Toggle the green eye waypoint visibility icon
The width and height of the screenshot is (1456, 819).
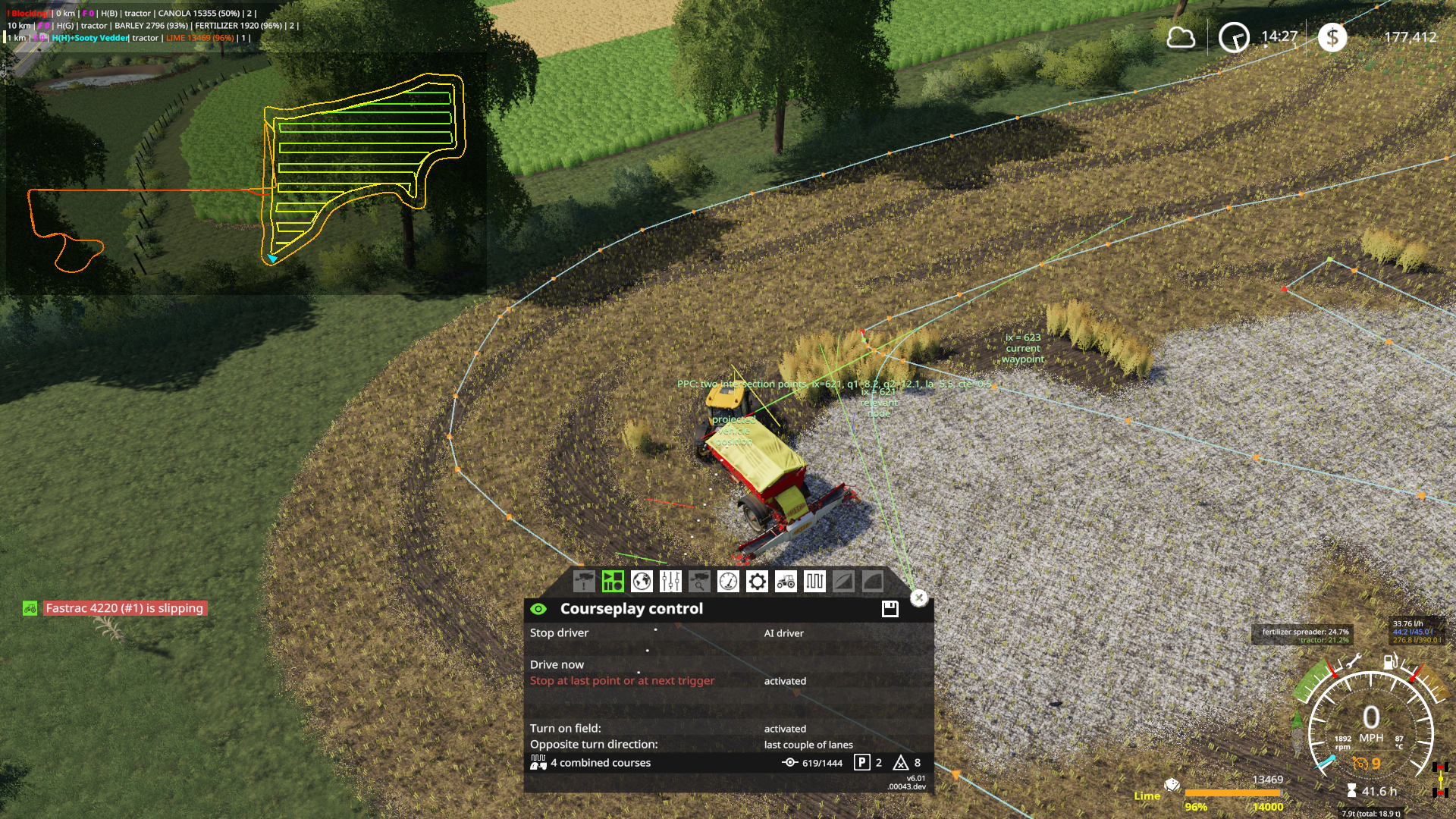(x=538, y=609)
